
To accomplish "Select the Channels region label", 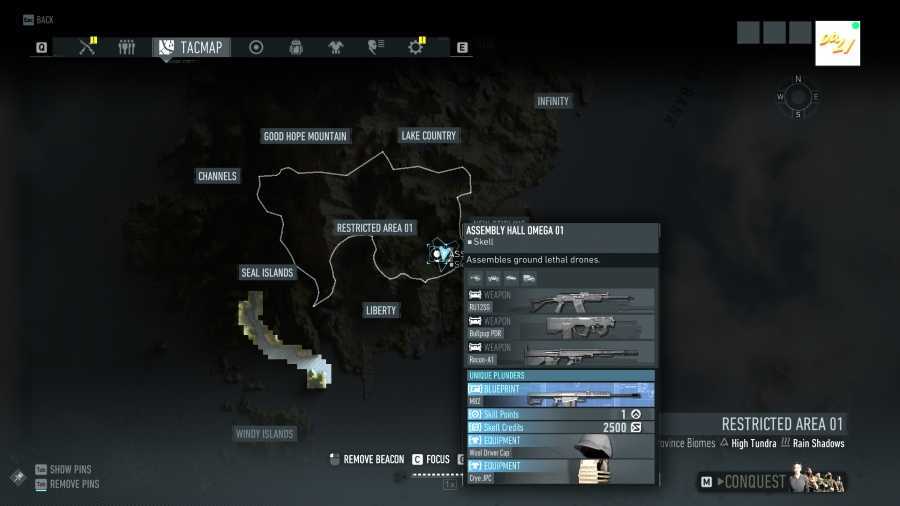I will click(217, 176).
